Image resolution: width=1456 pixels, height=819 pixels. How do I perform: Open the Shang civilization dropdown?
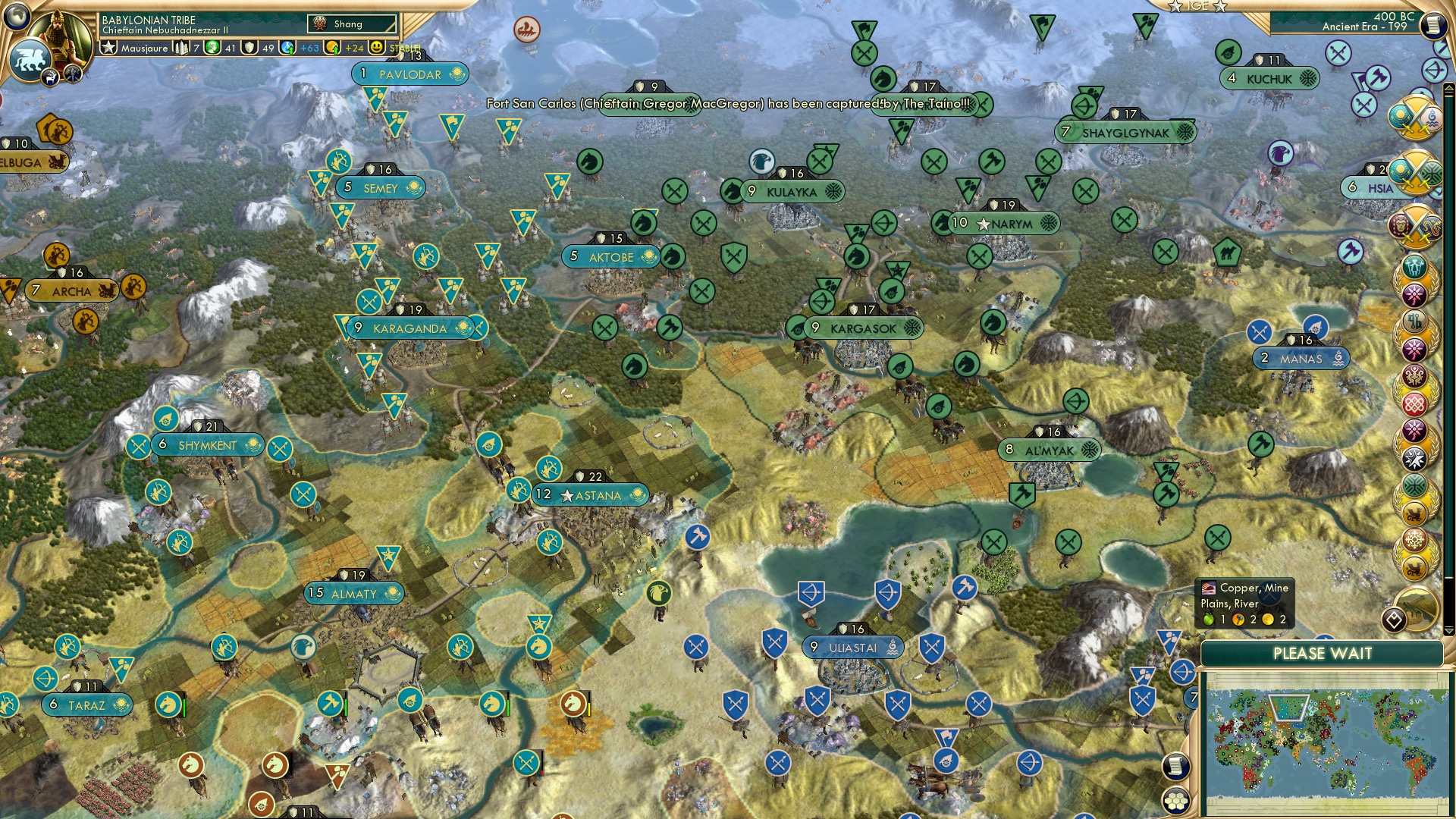click(350, 24)
